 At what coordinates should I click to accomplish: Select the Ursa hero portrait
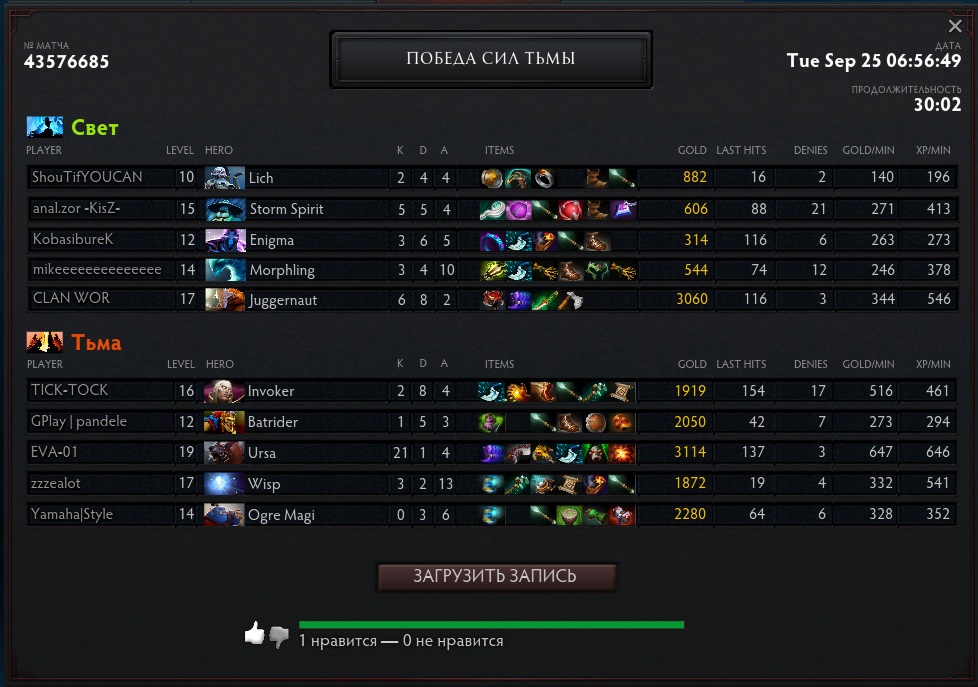point(224,453)
